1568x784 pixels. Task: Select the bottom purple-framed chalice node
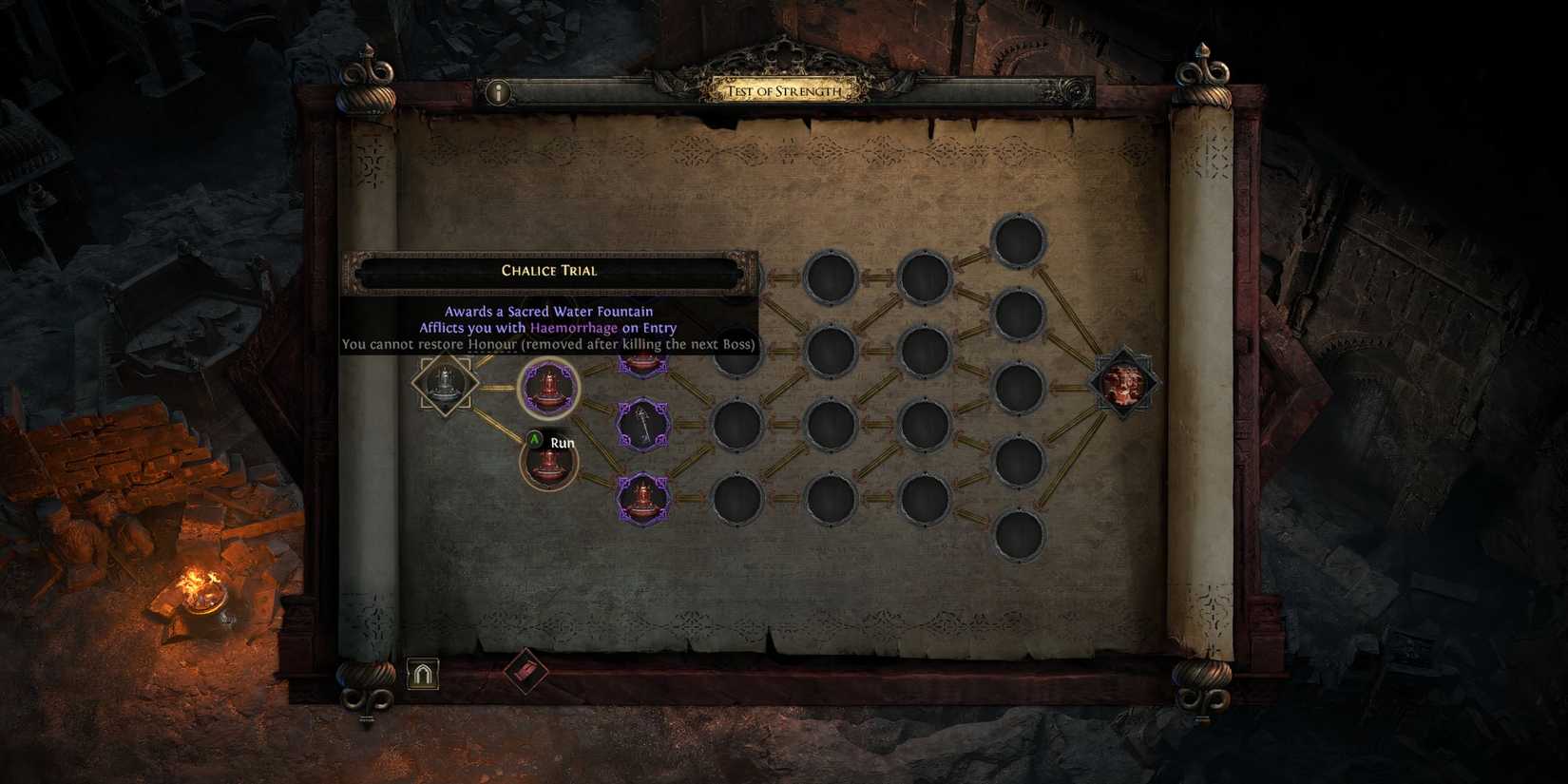tap(642, 497)
